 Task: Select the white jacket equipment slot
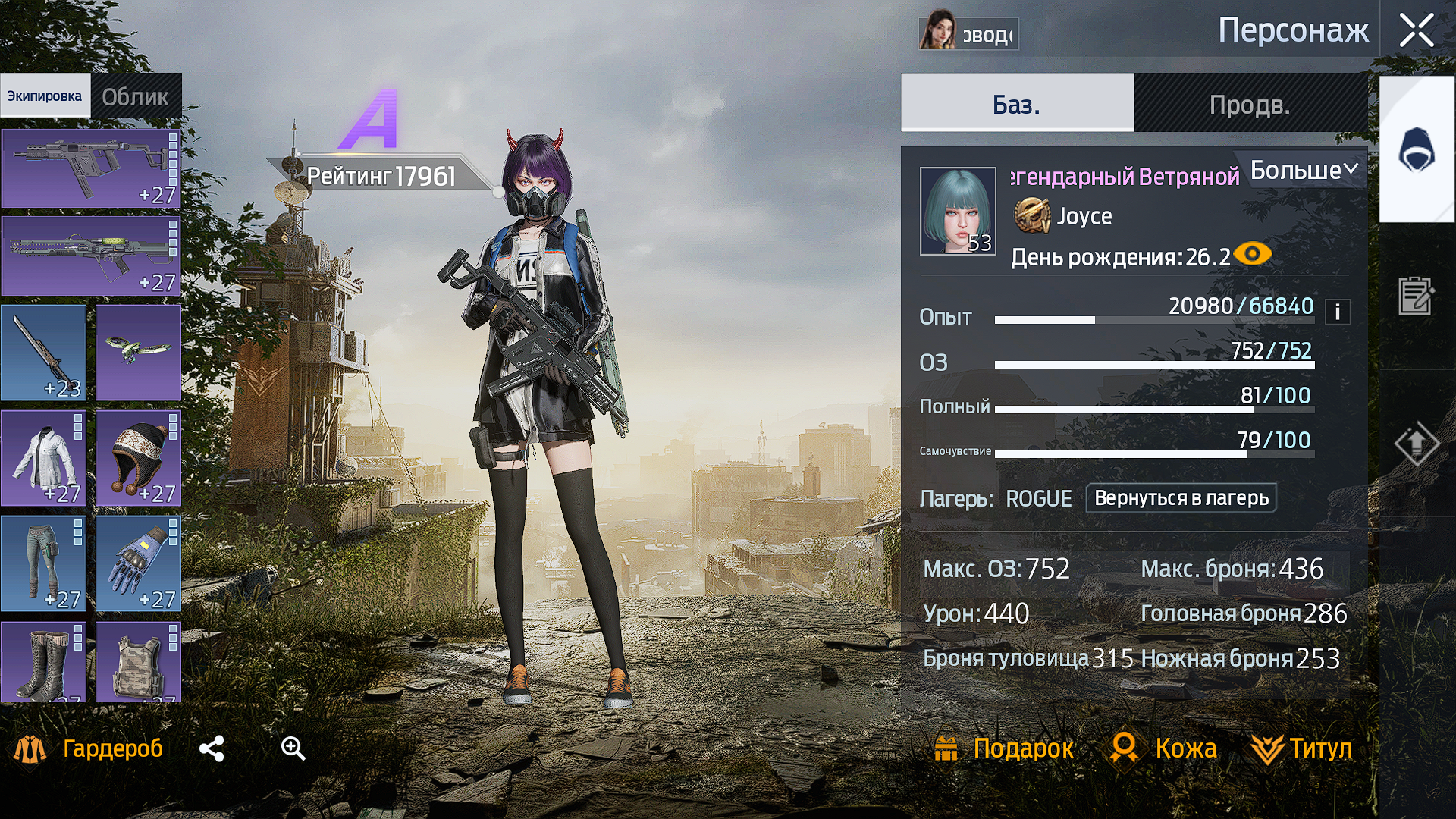click(x=43, y=458)
